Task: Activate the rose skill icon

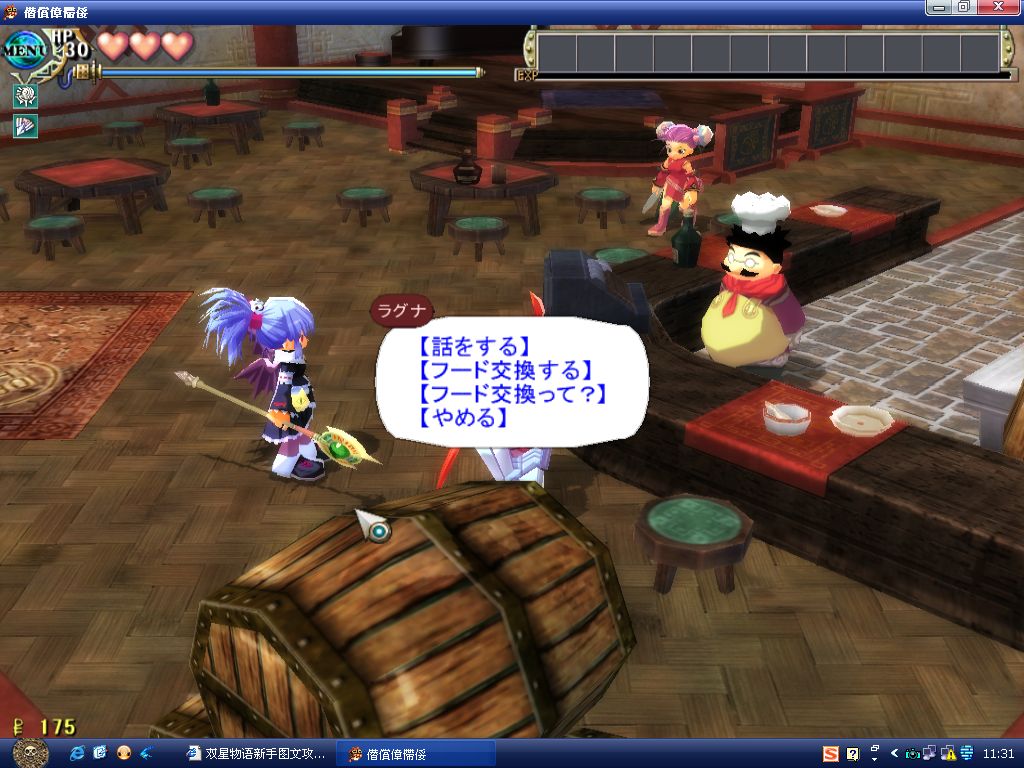Action: (x=24, y=97)
